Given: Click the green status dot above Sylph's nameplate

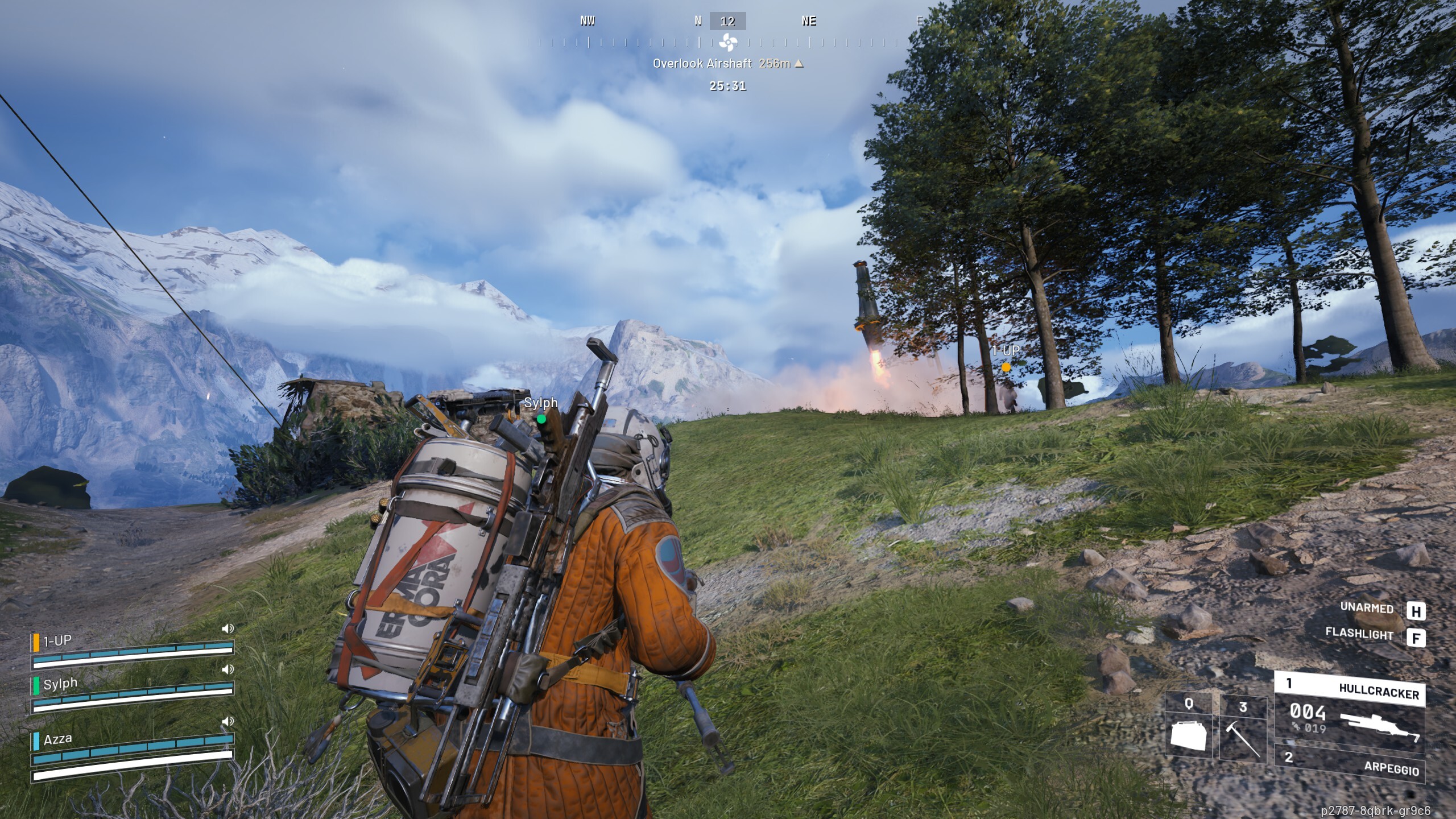Looking at the screenshot, I should pyautogui.click(x=541, y=419).
